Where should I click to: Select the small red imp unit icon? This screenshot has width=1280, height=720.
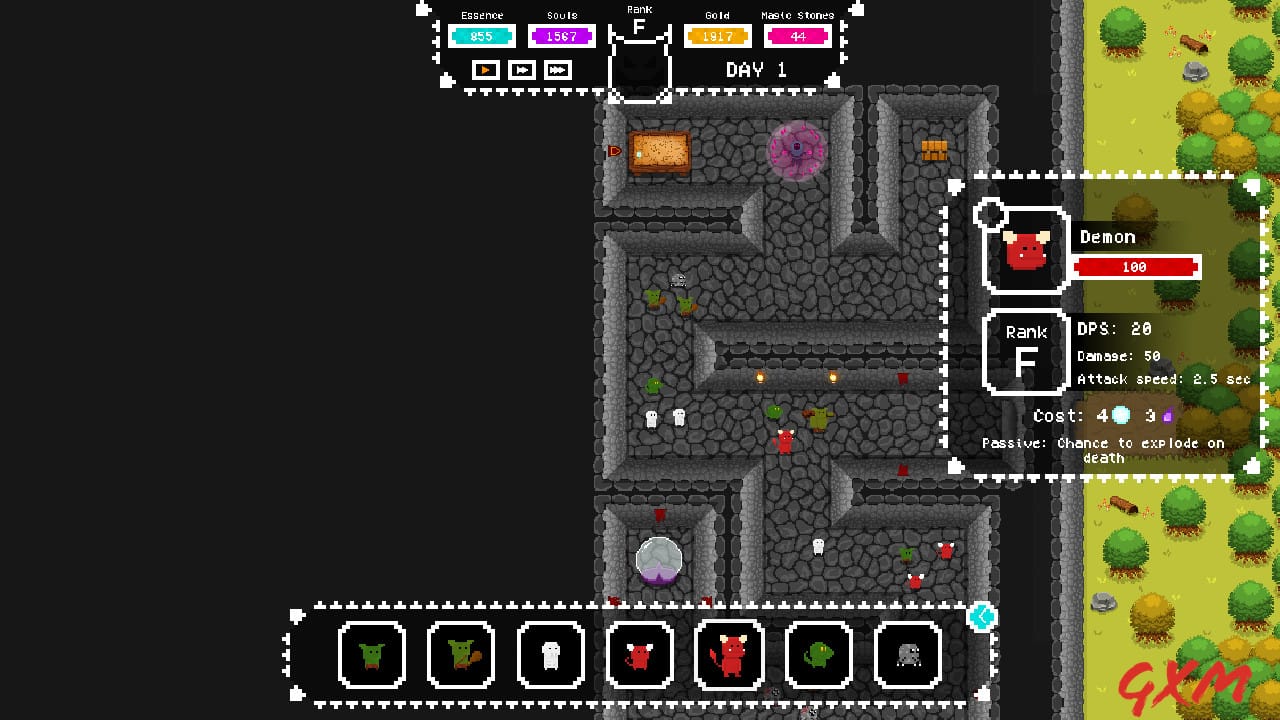(x=640, y=655)
